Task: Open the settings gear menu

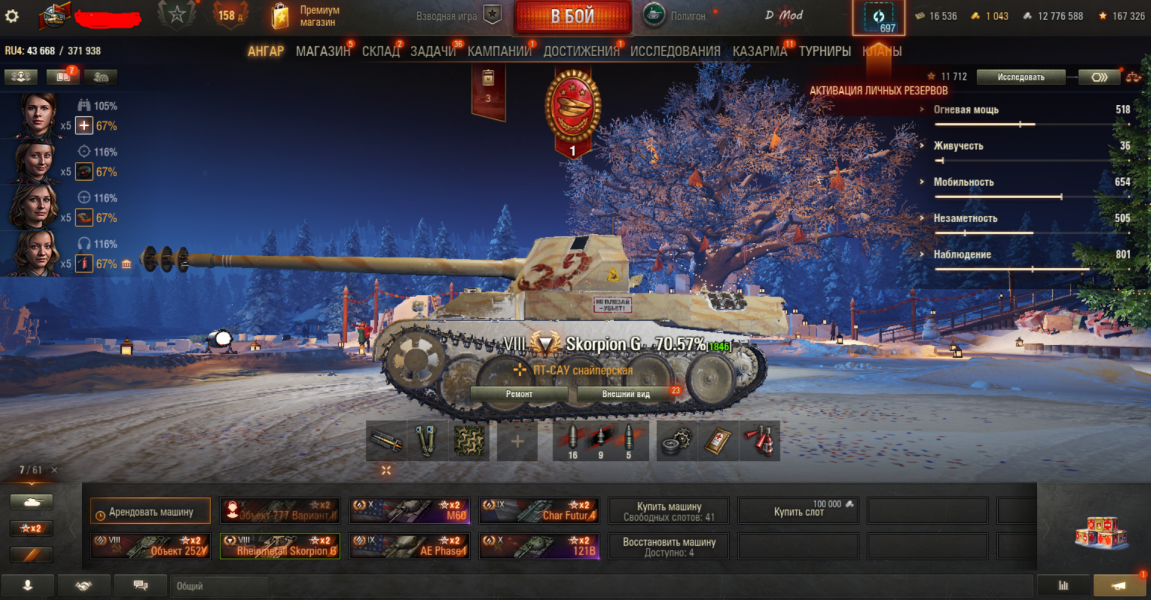Action: [x=12, y=16]
